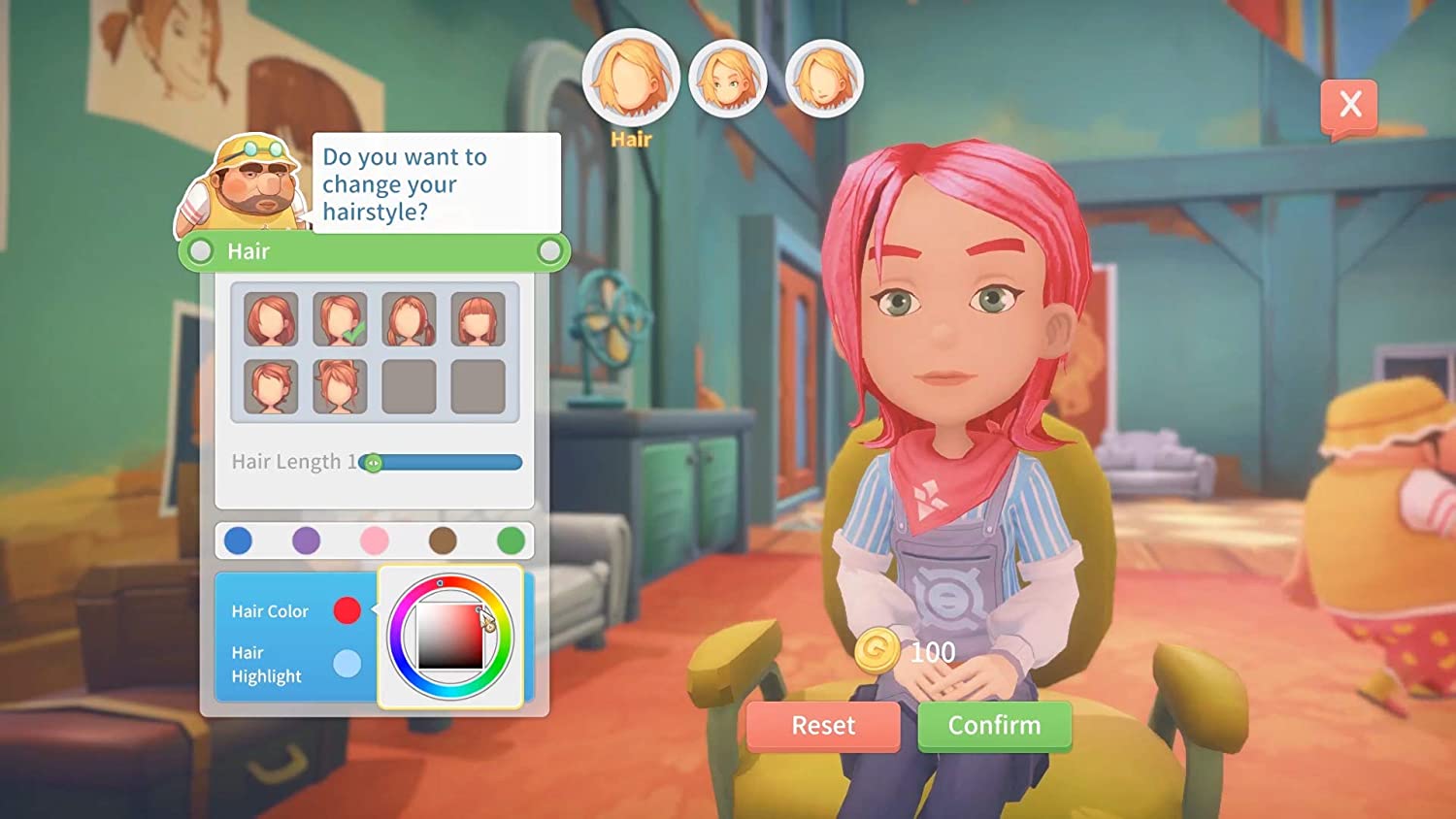Select the Hair category icon
1456x819 pixels.
click(631, 78)
